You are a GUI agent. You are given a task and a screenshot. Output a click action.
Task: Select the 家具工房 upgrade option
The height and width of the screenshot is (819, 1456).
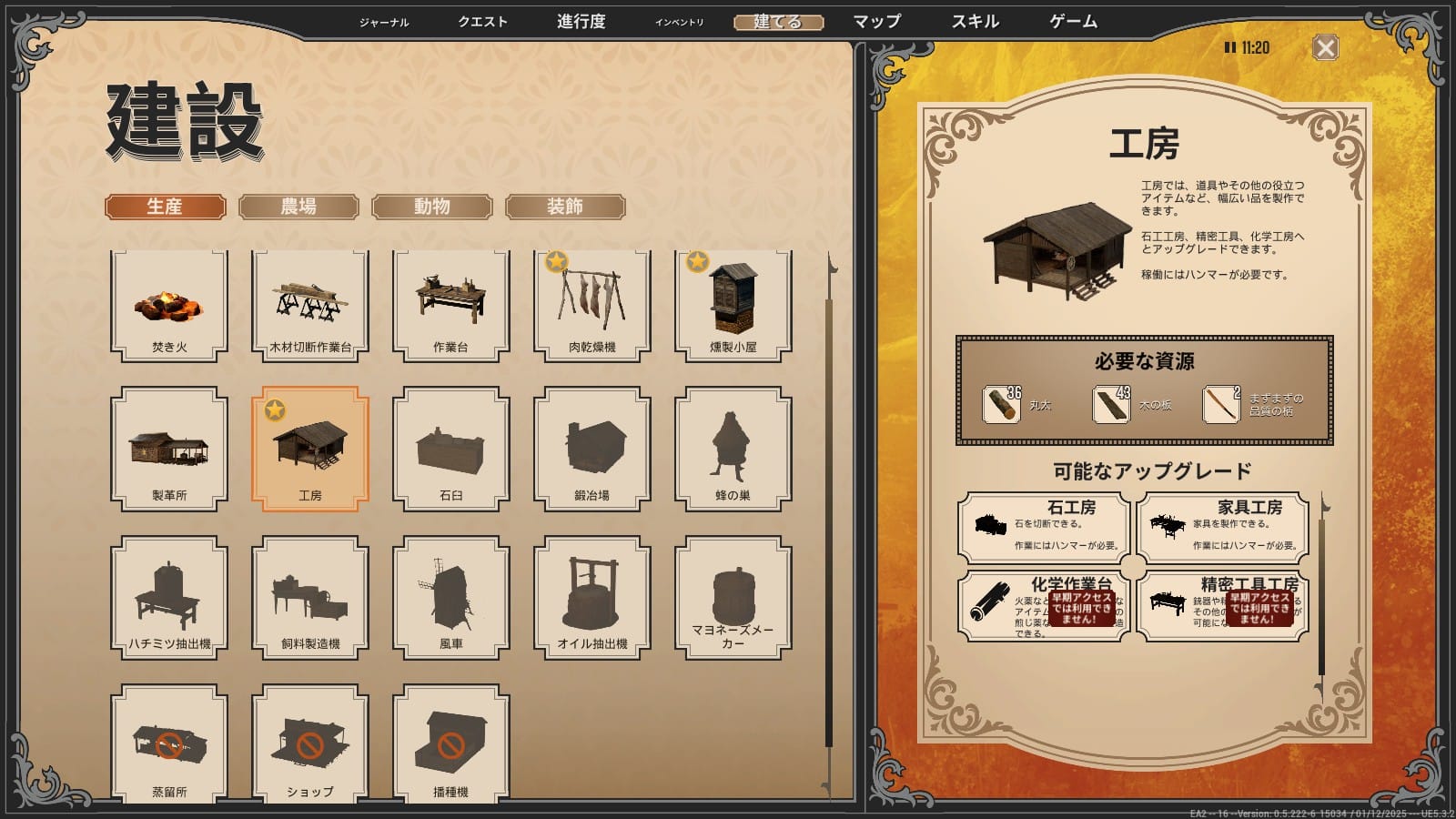(x=1223, y=527)
